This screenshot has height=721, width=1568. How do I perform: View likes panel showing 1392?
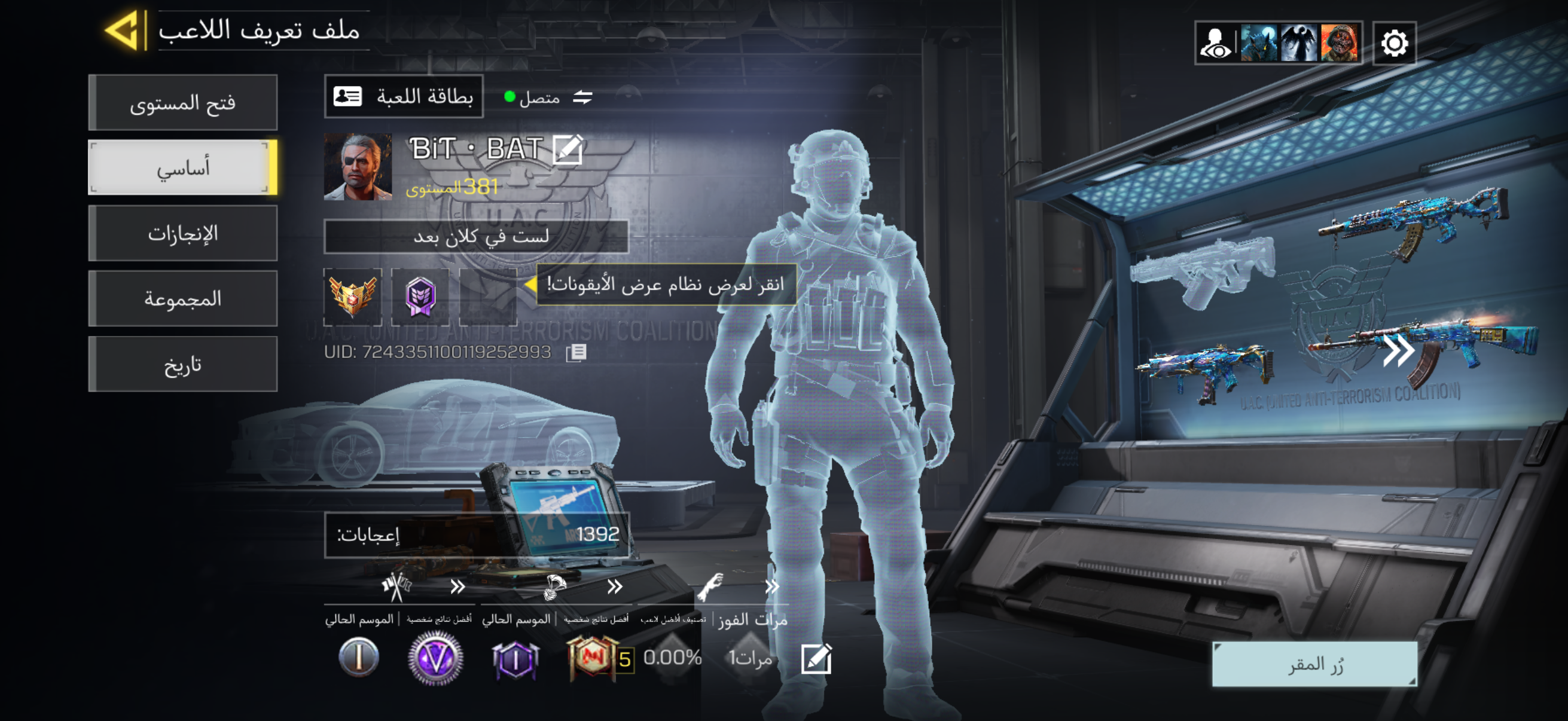[476, 535]
